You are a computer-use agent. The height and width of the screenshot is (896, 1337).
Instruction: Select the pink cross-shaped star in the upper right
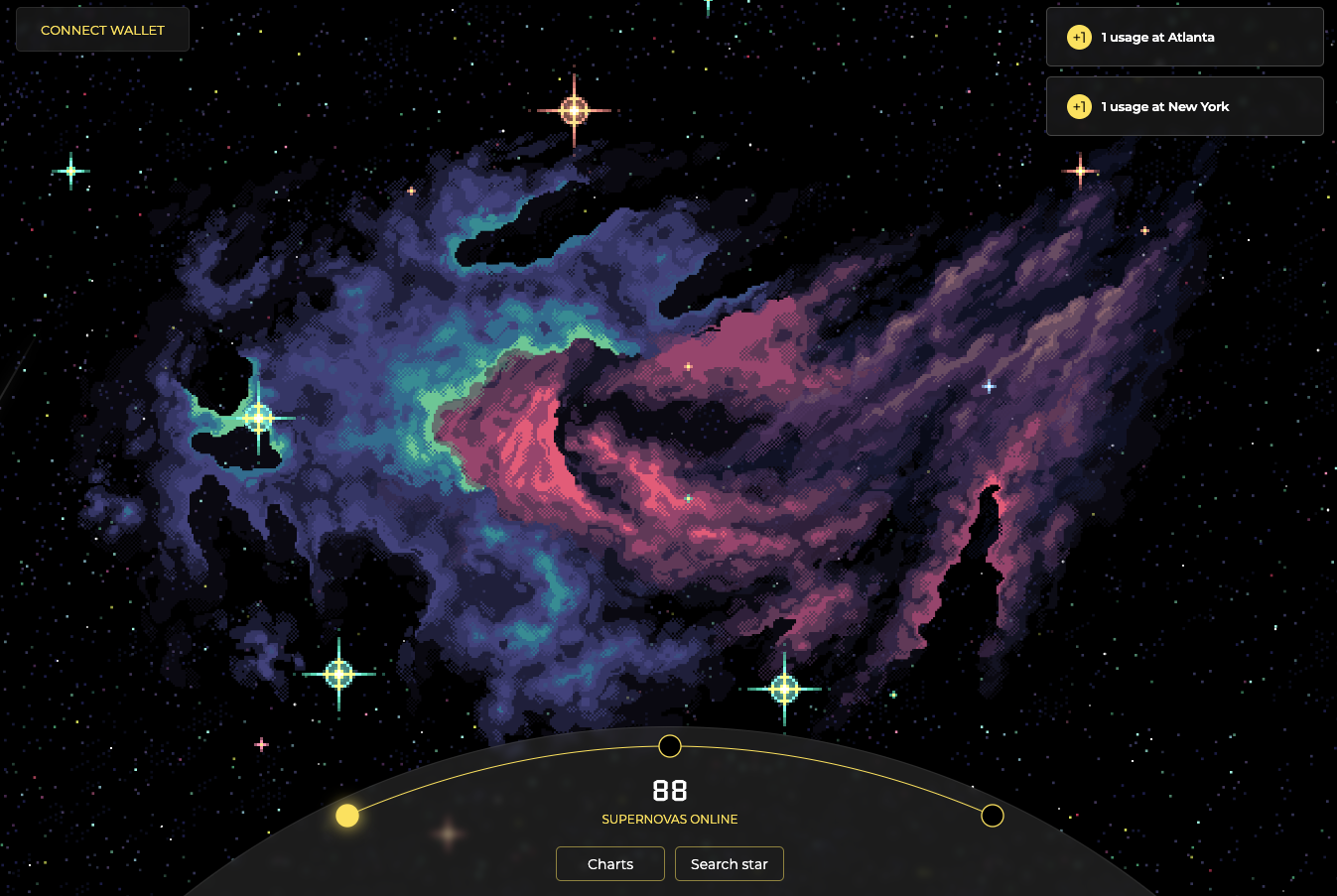point(1080,171)
